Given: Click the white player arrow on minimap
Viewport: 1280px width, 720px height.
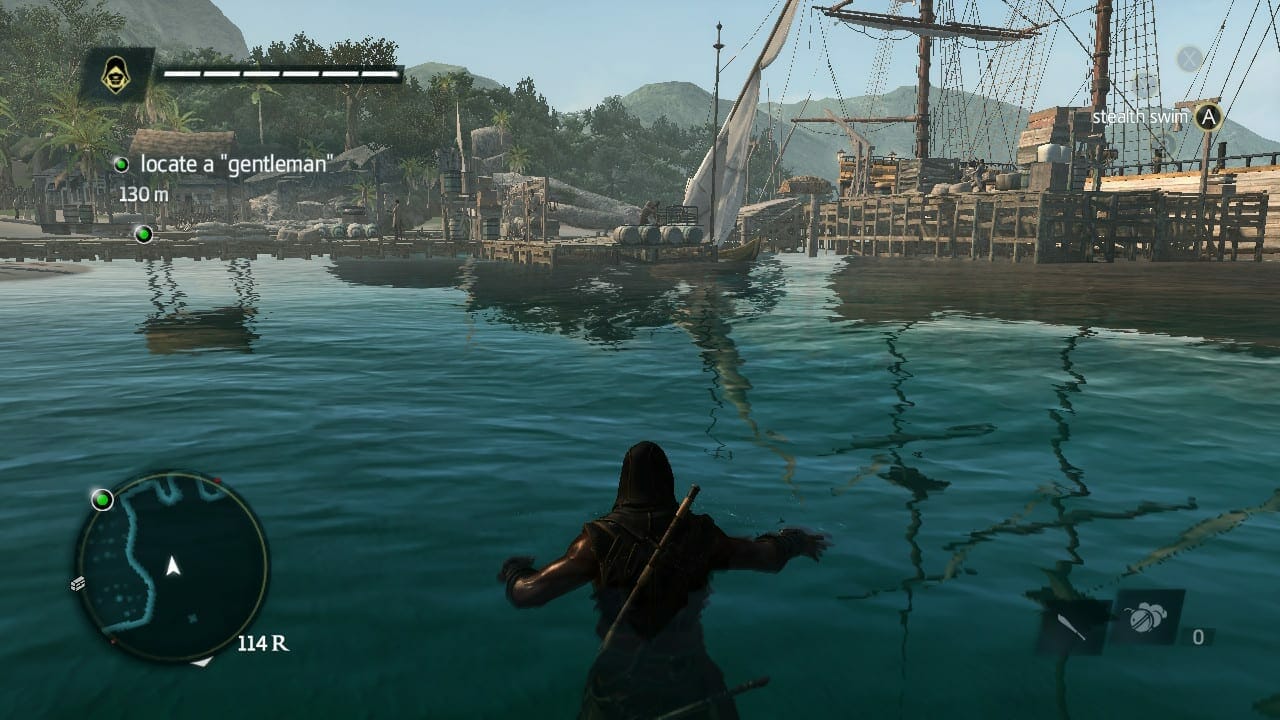Looking at the screenshot, I should tap(173, 567).
